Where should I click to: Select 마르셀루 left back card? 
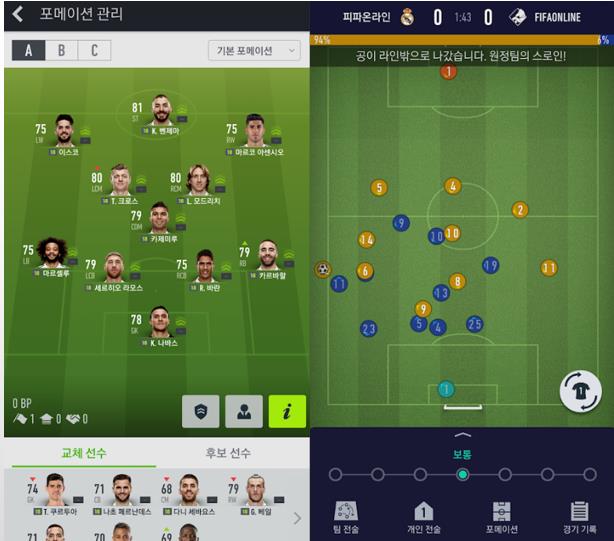coord(52,256)
